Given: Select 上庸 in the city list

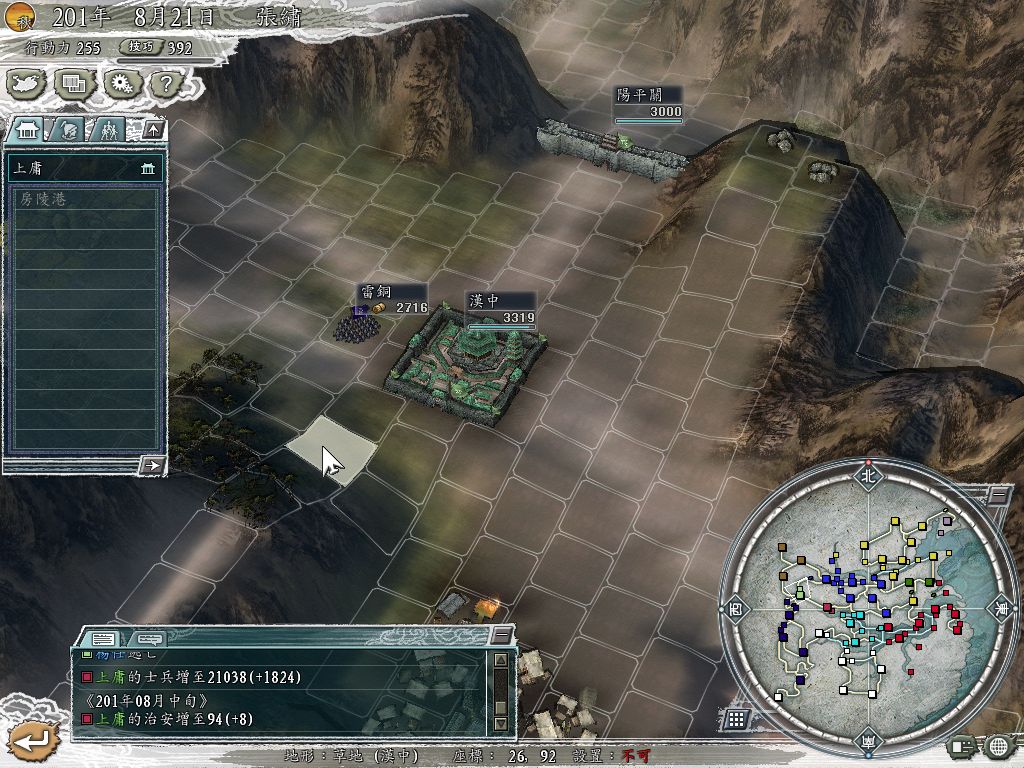Looking at the screenshot, I should 84,169.
